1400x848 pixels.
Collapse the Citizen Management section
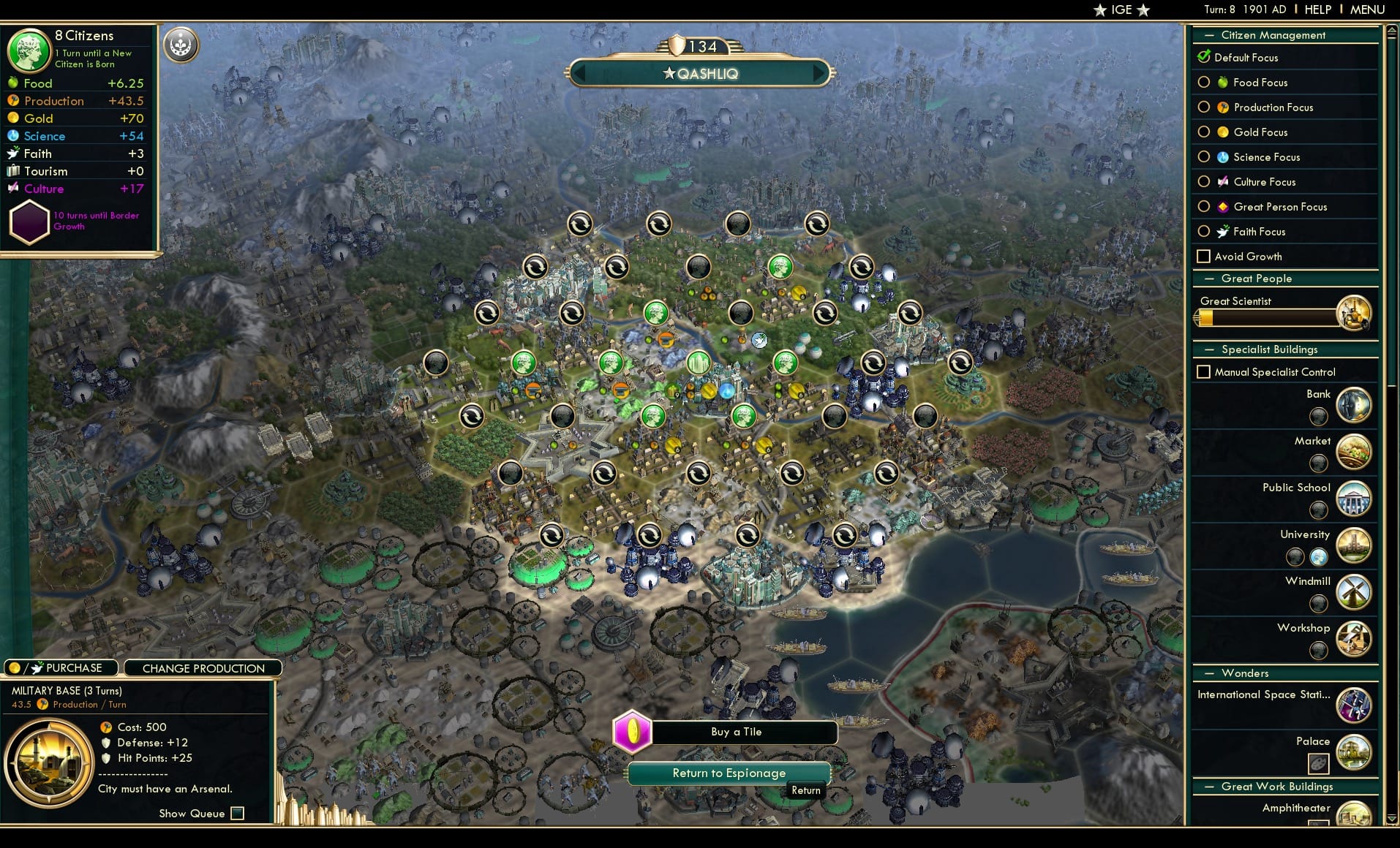click(1208, 34)
